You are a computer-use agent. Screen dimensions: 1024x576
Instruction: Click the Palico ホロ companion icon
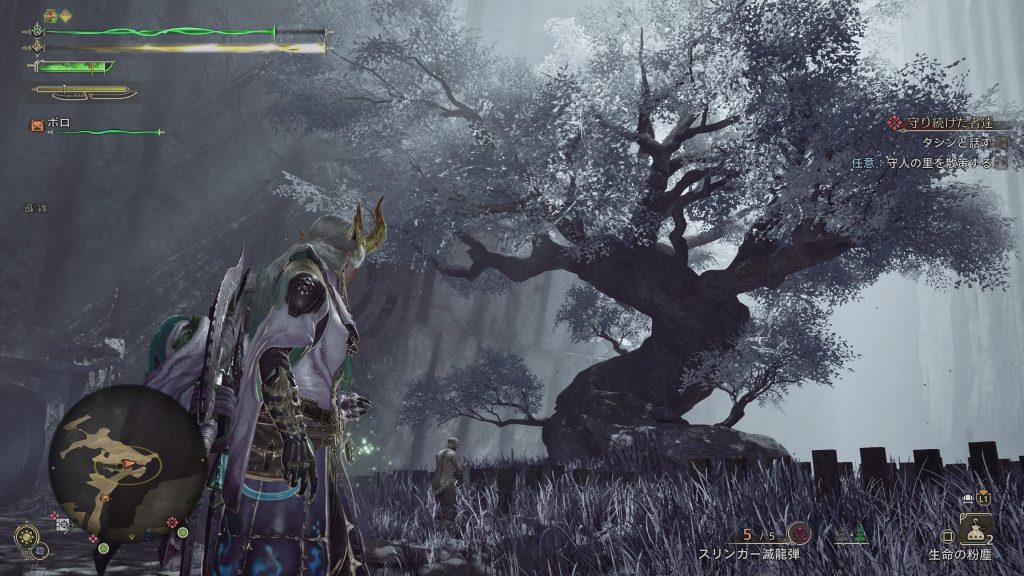click(37, 126)
